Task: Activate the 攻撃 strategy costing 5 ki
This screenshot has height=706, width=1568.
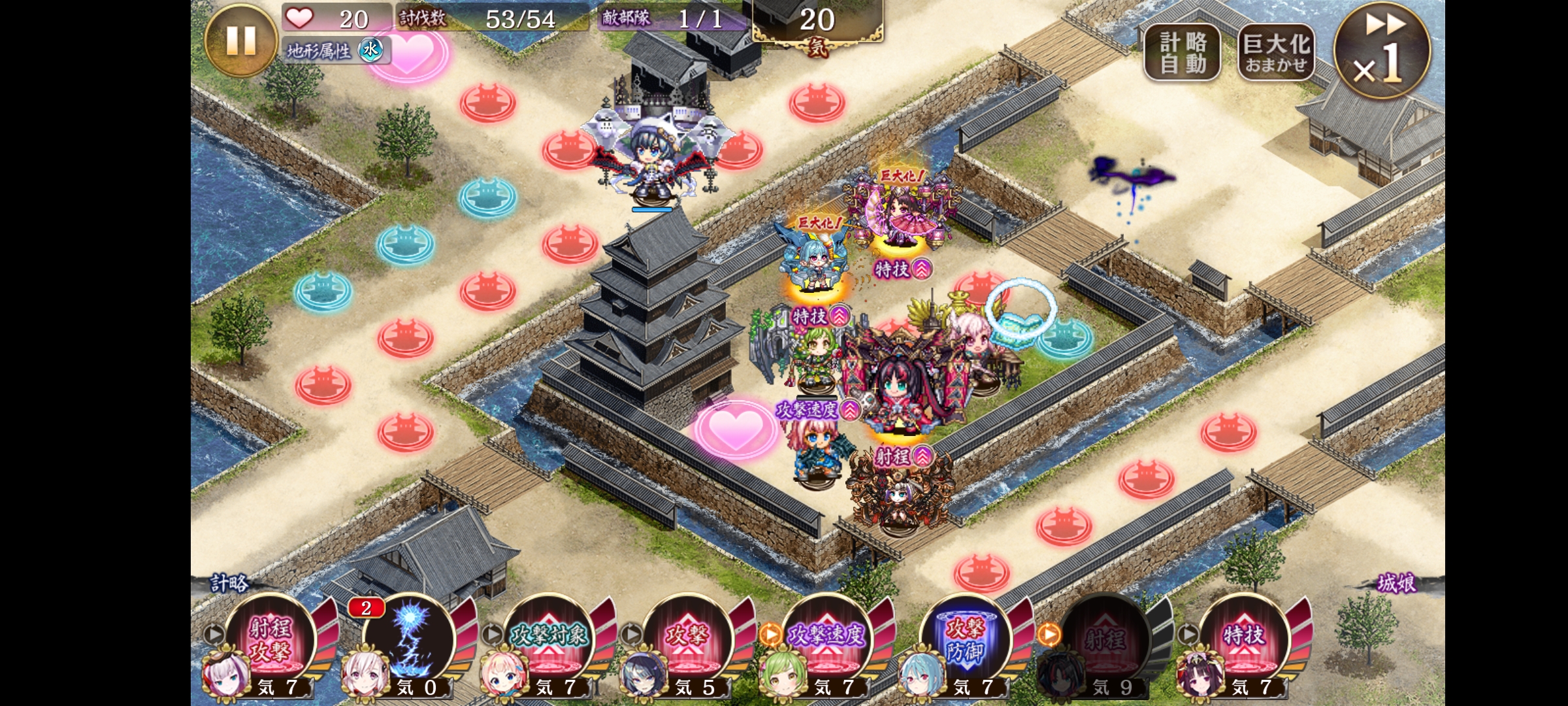Action: [x=688, y=639]
